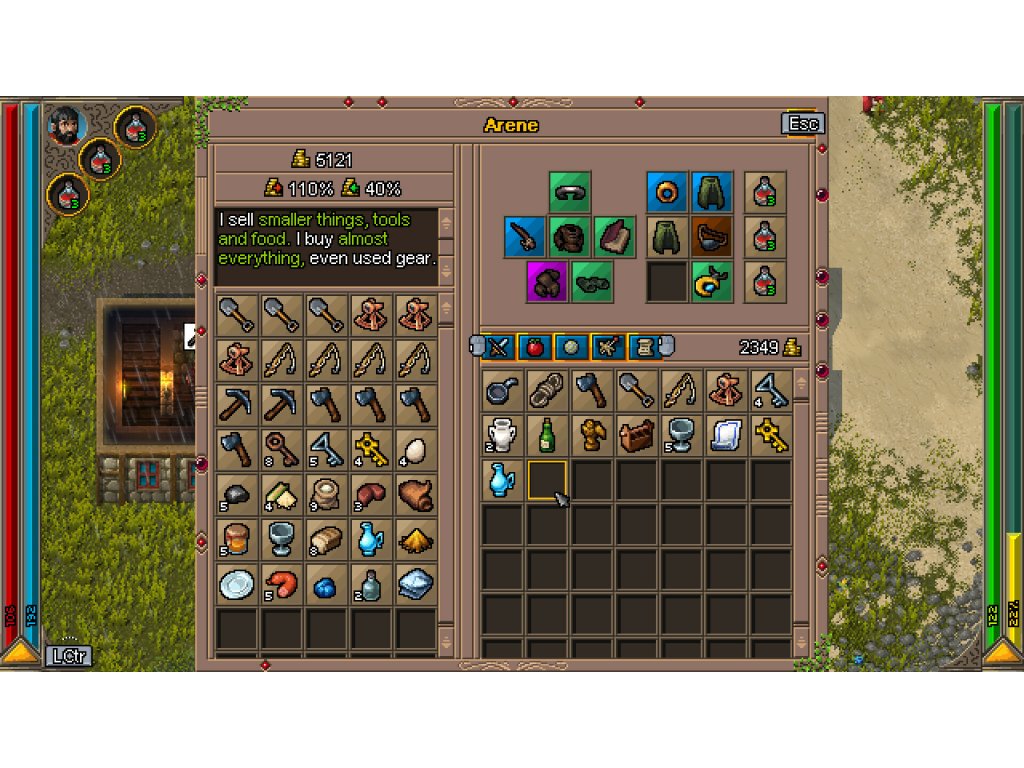The image size is (1024, 768).
Task: Click the equipped gold amulet slot
Action: coord(712,282)
